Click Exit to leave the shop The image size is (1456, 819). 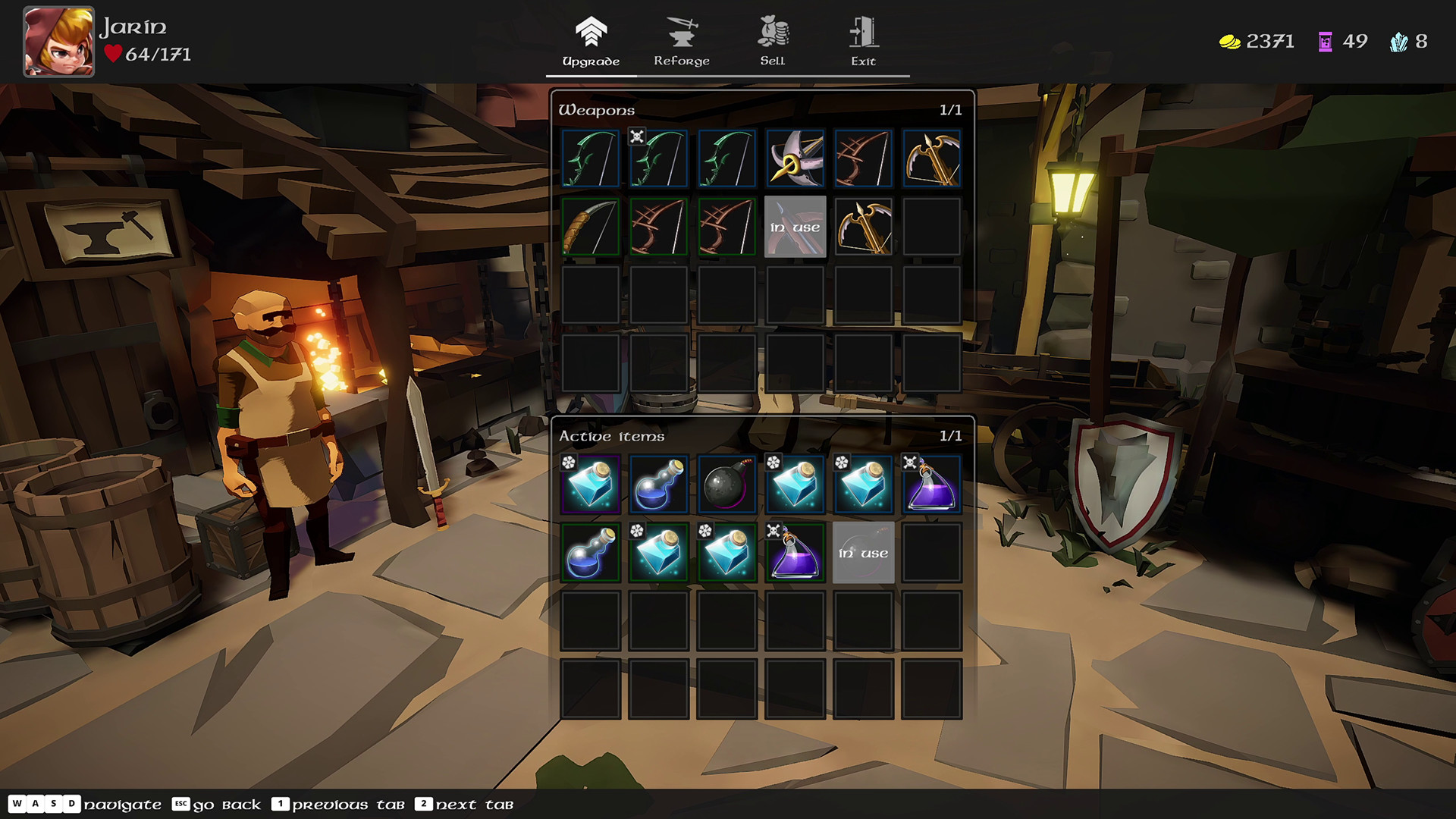point(862,42)
